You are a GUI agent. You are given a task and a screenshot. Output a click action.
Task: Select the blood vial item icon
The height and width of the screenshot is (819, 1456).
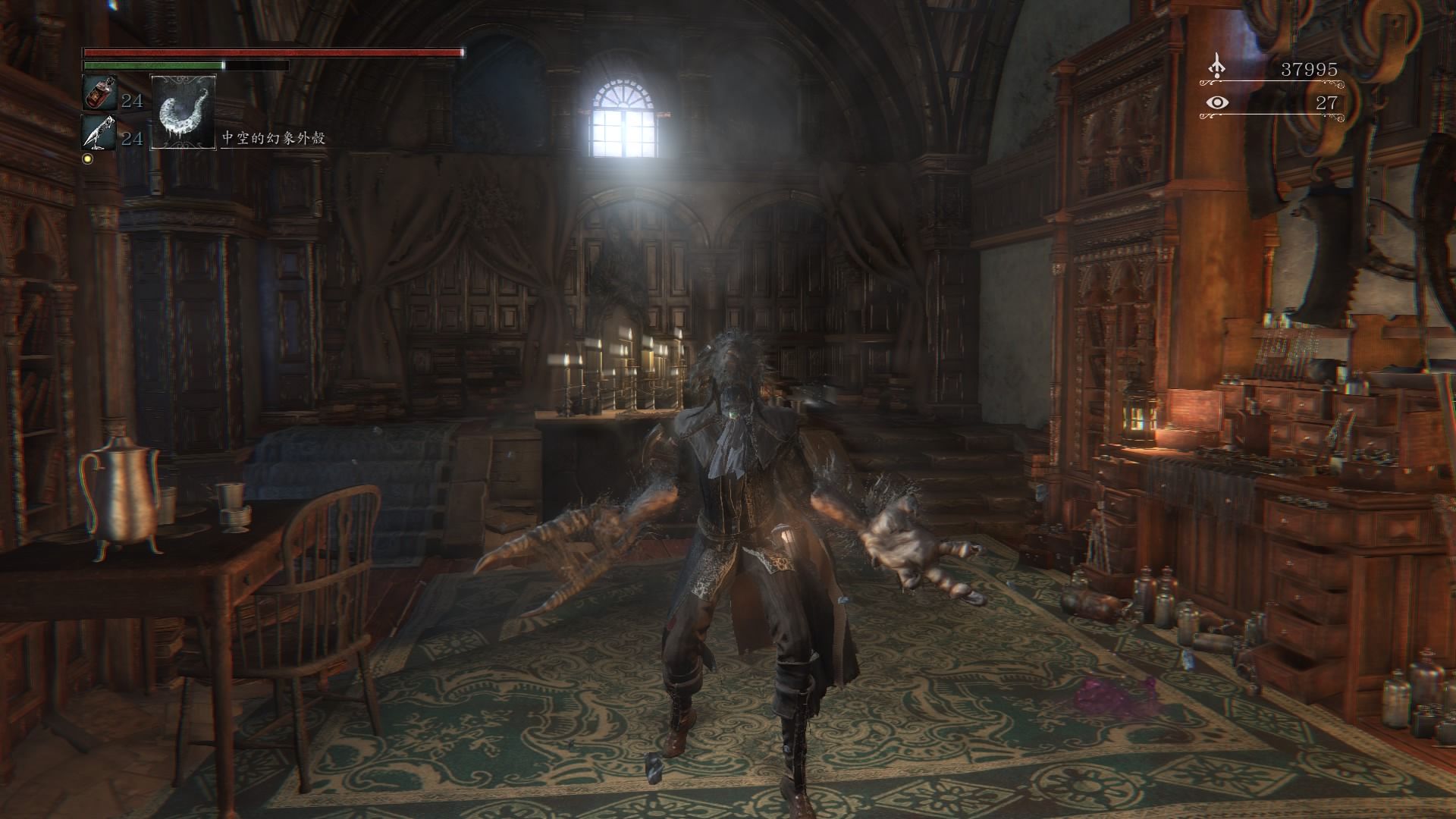coord(99,93)
